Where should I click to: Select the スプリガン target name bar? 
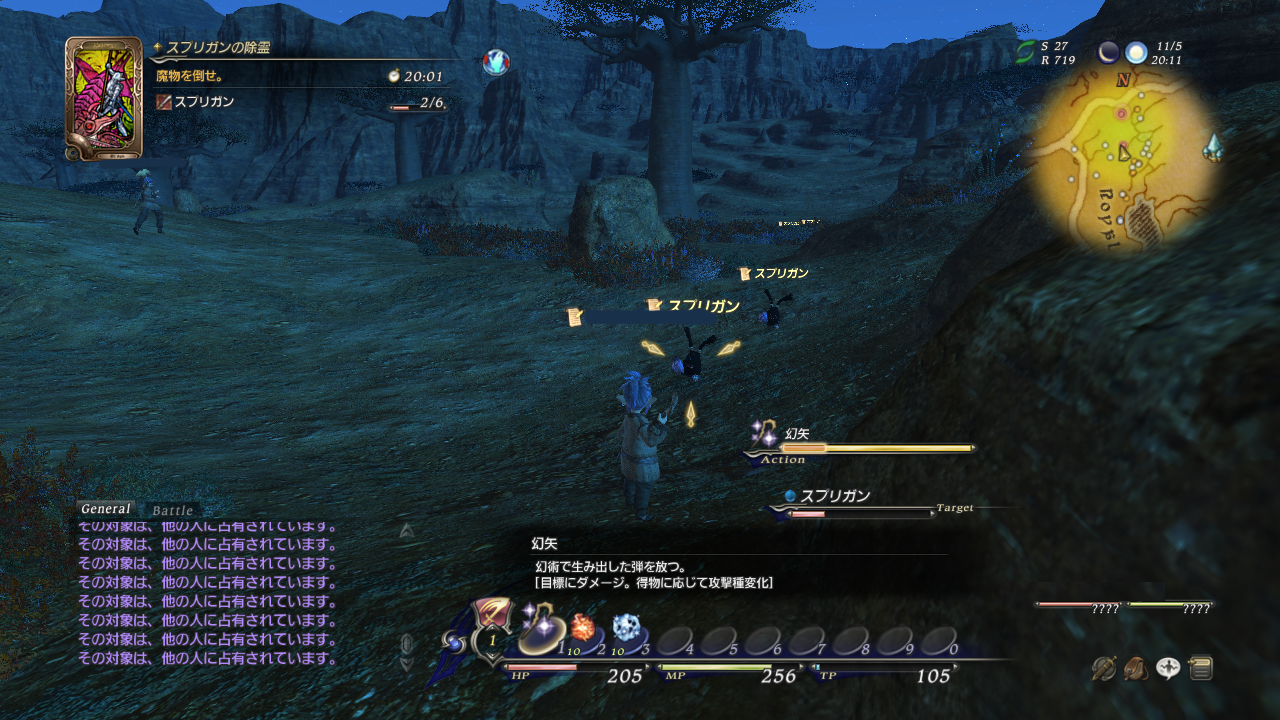tap(835, 496)
